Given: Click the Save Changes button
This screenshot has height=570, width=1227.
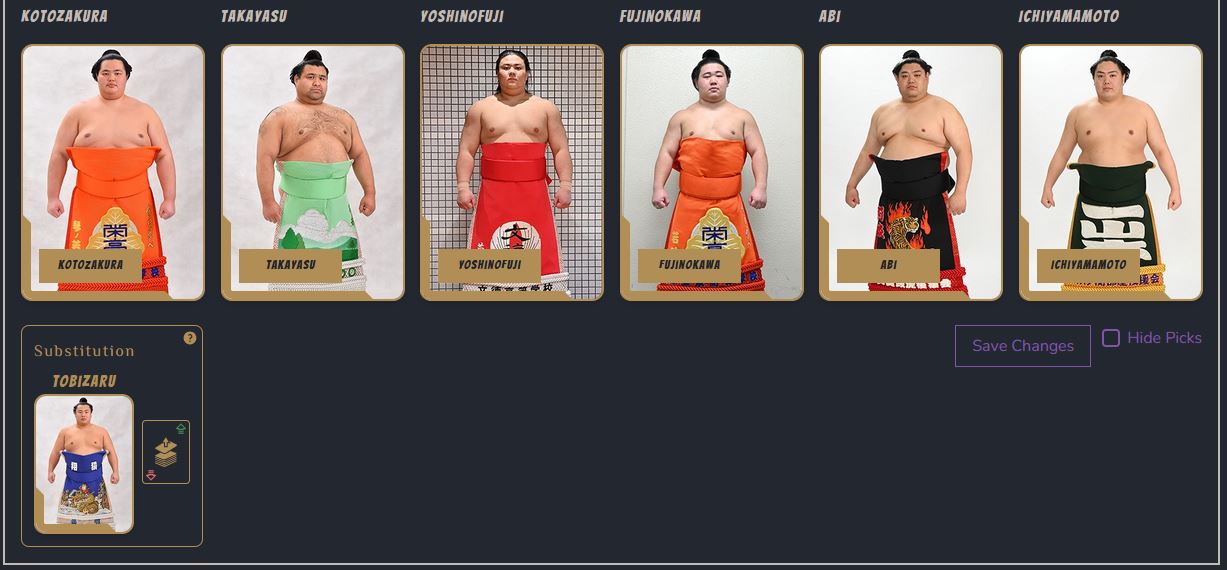Looking at the screenshot, I should tap(1022, 346).
